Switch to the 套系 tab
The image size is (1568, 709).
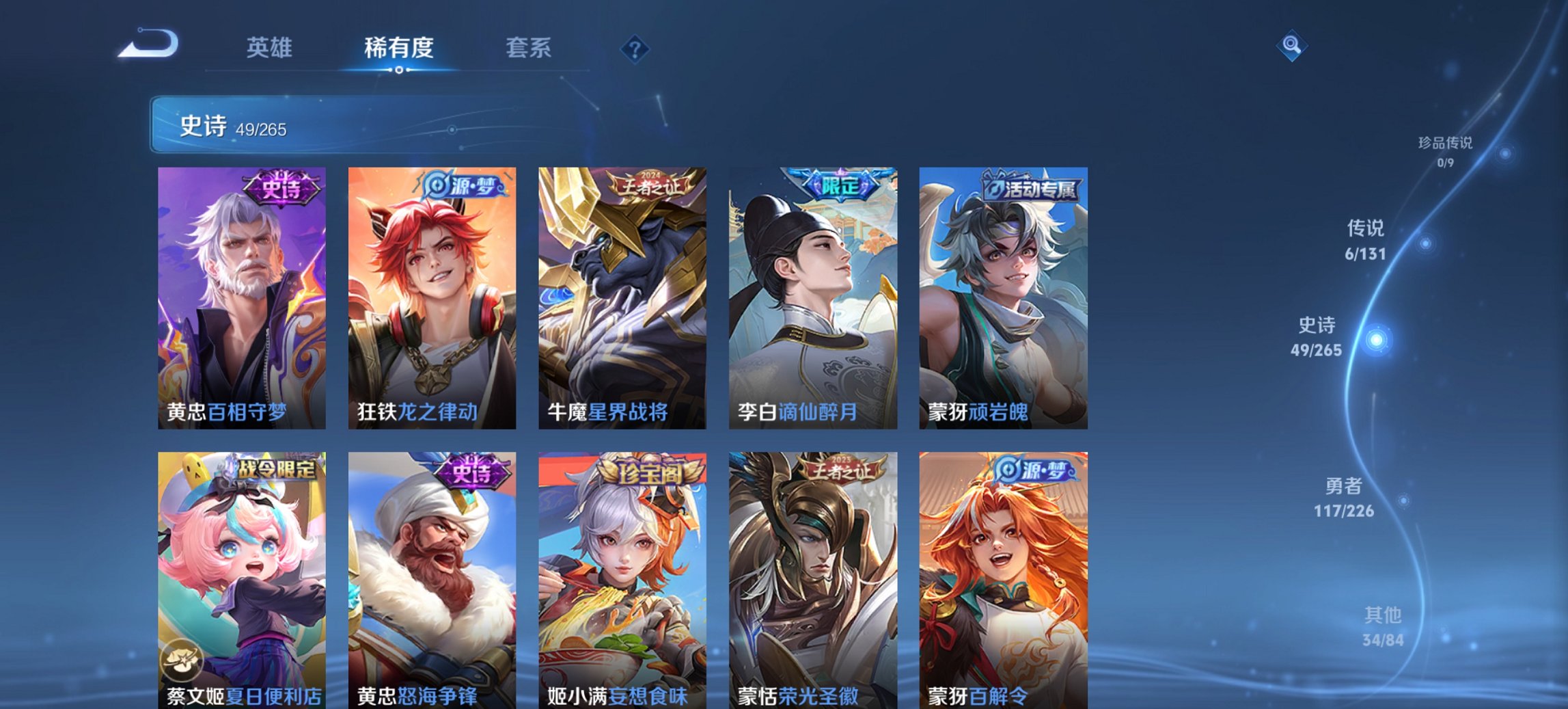529,48
